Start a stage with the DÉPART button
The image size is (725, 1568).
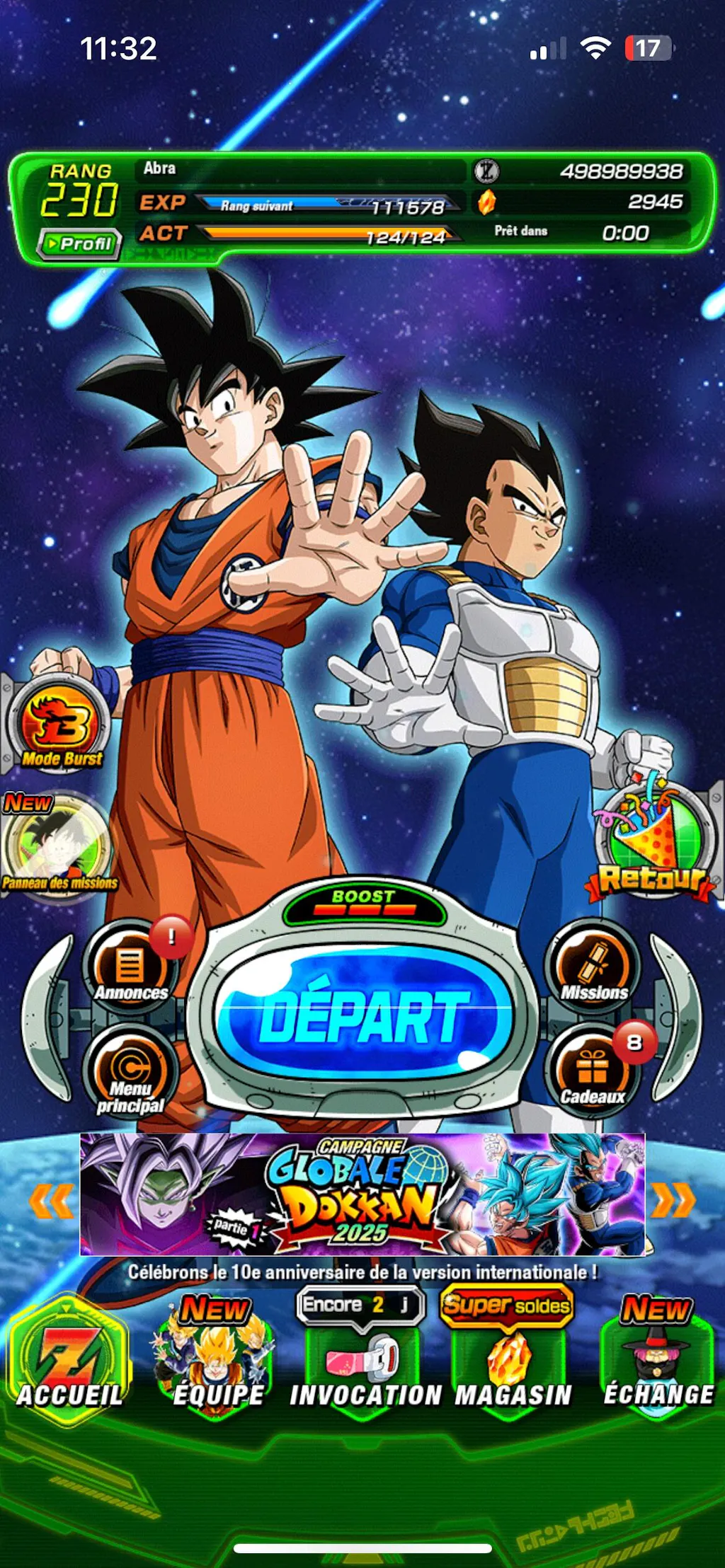click(x=364, y=1016)
